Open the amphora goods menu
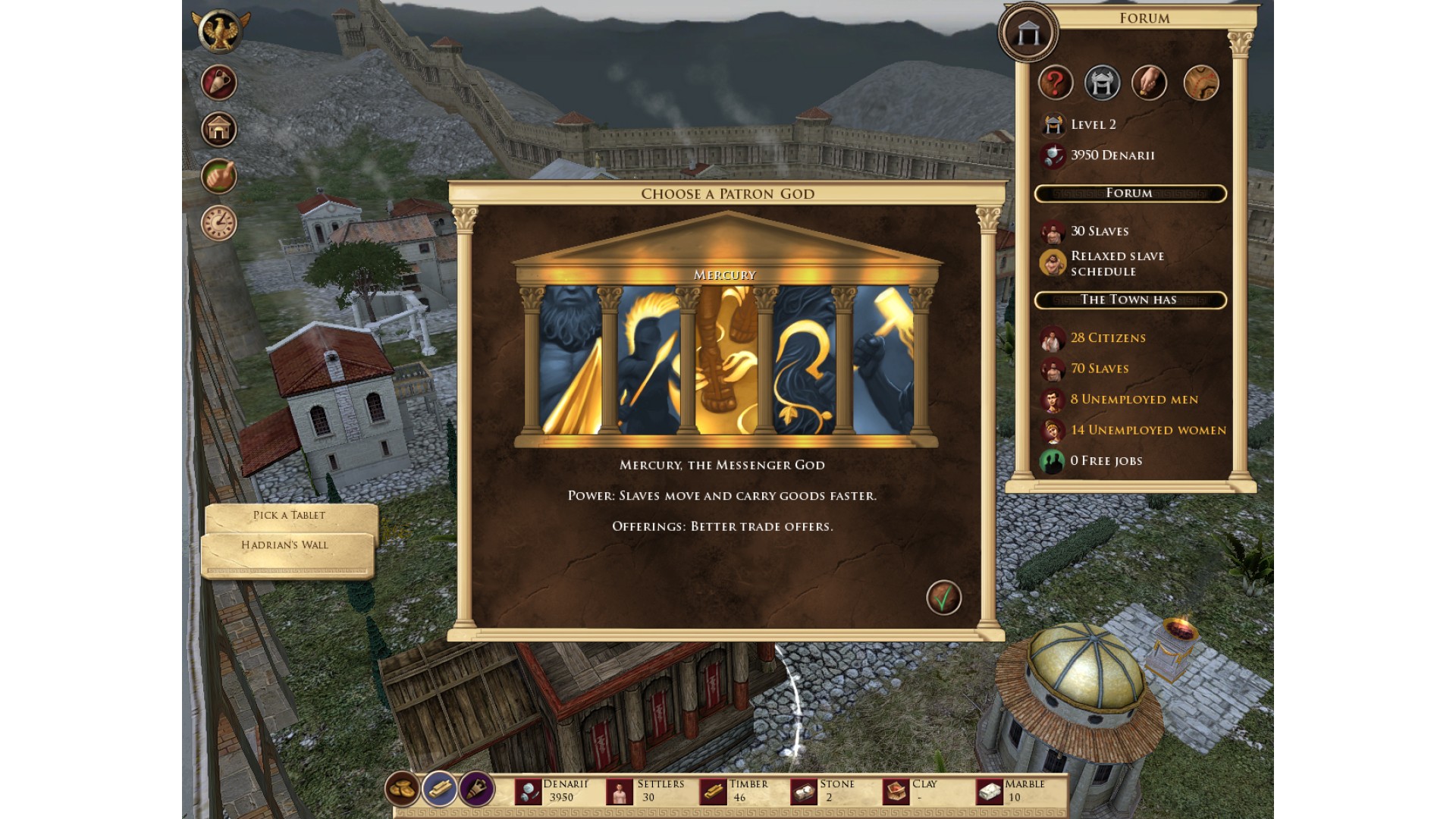The width and height of the screenshot is (1456, 819). [x=219, y=83]
